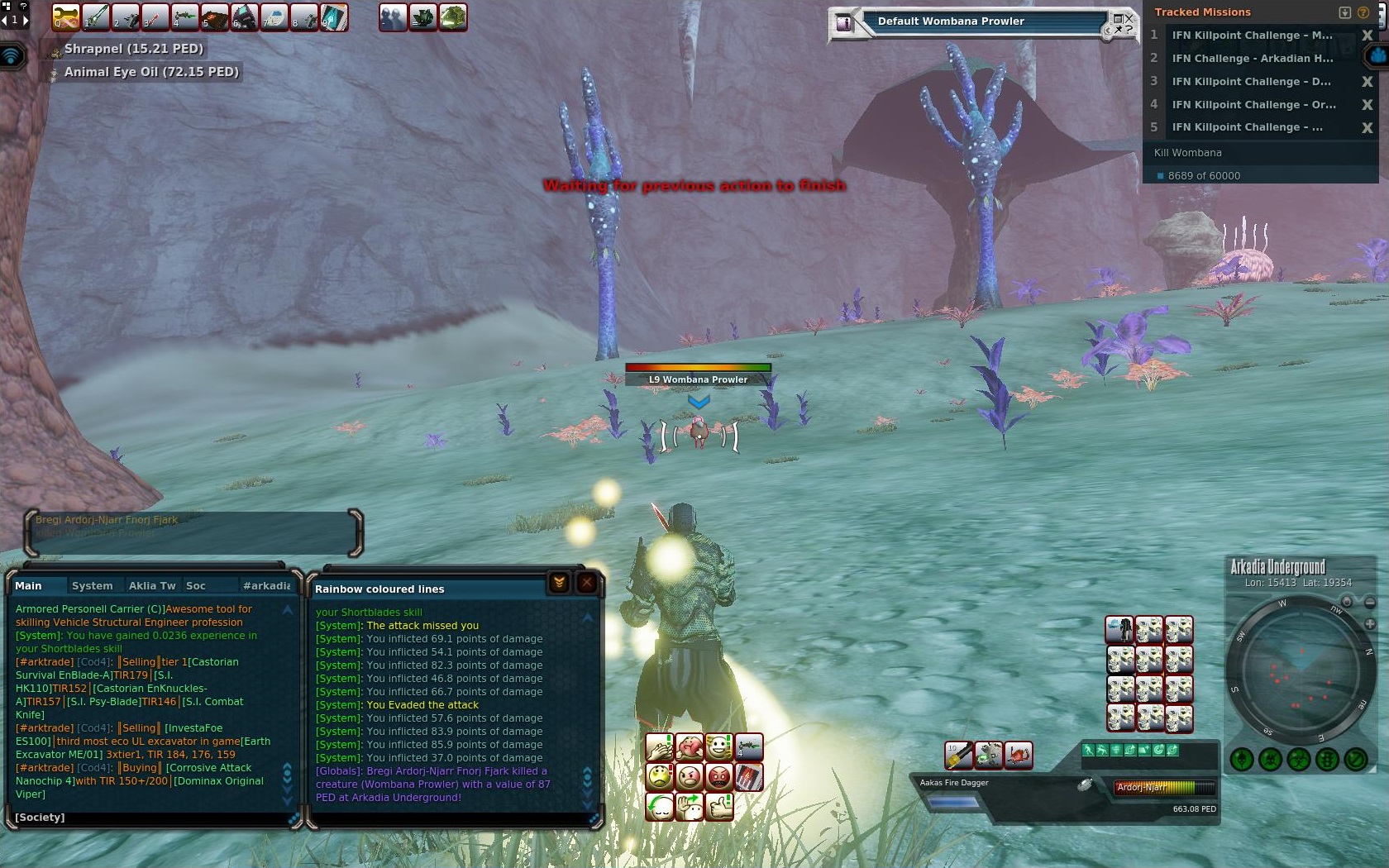Remove the first tracked Killpoint Challenge
This screenshot has height=868, width=1389.
[1367, 36]
